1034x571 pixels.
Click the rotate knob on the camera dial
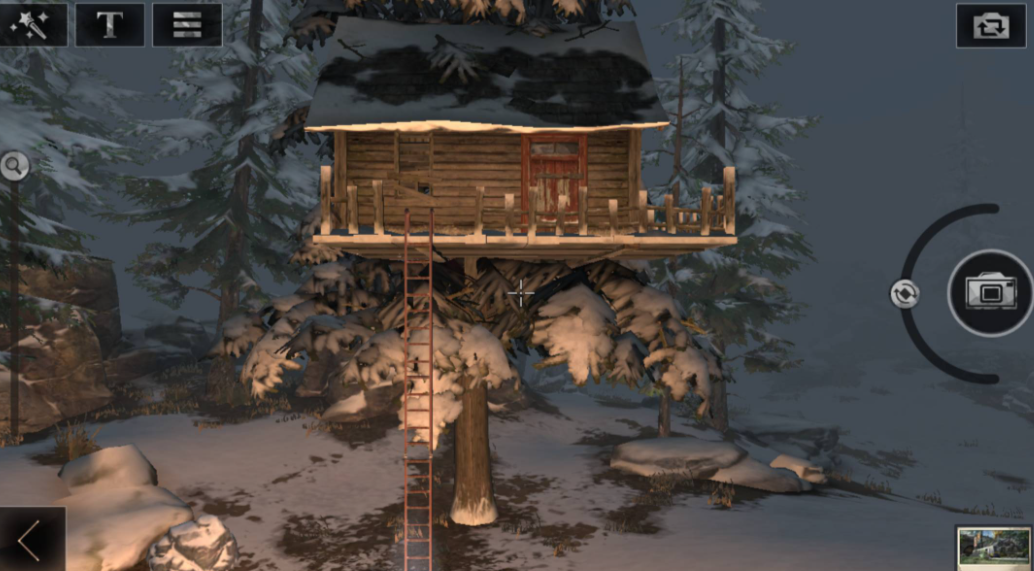pos(904,293)
